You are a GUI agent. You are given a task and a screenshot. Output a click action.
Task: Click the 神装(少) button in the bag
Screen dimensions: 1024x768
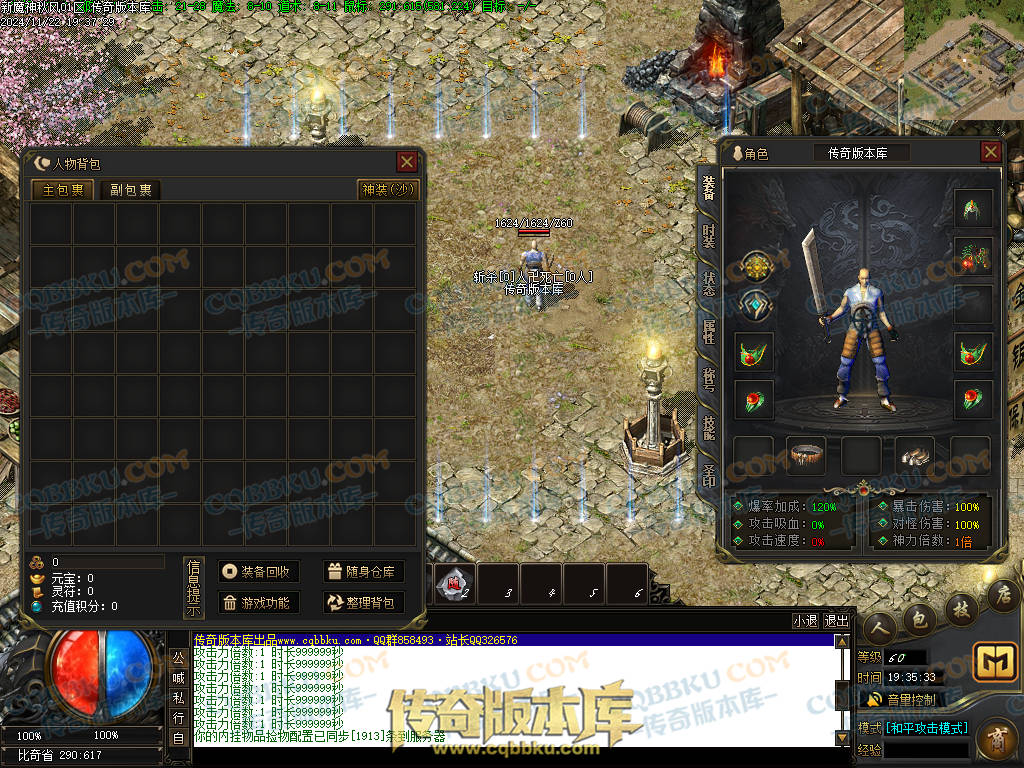(x=388, y=190)
